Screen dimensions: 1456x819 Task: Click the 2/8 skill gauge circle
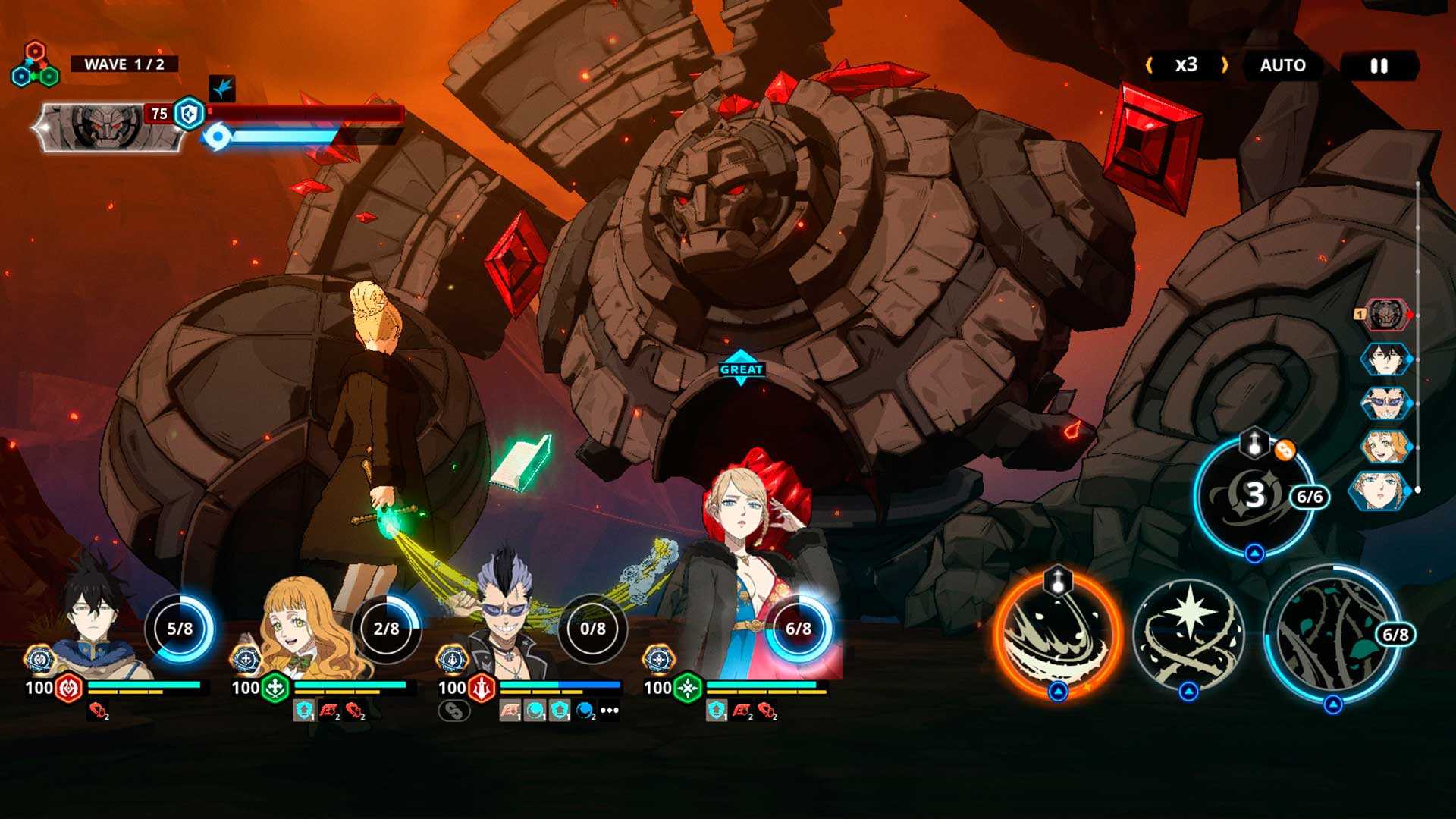[x=386, y=629]
